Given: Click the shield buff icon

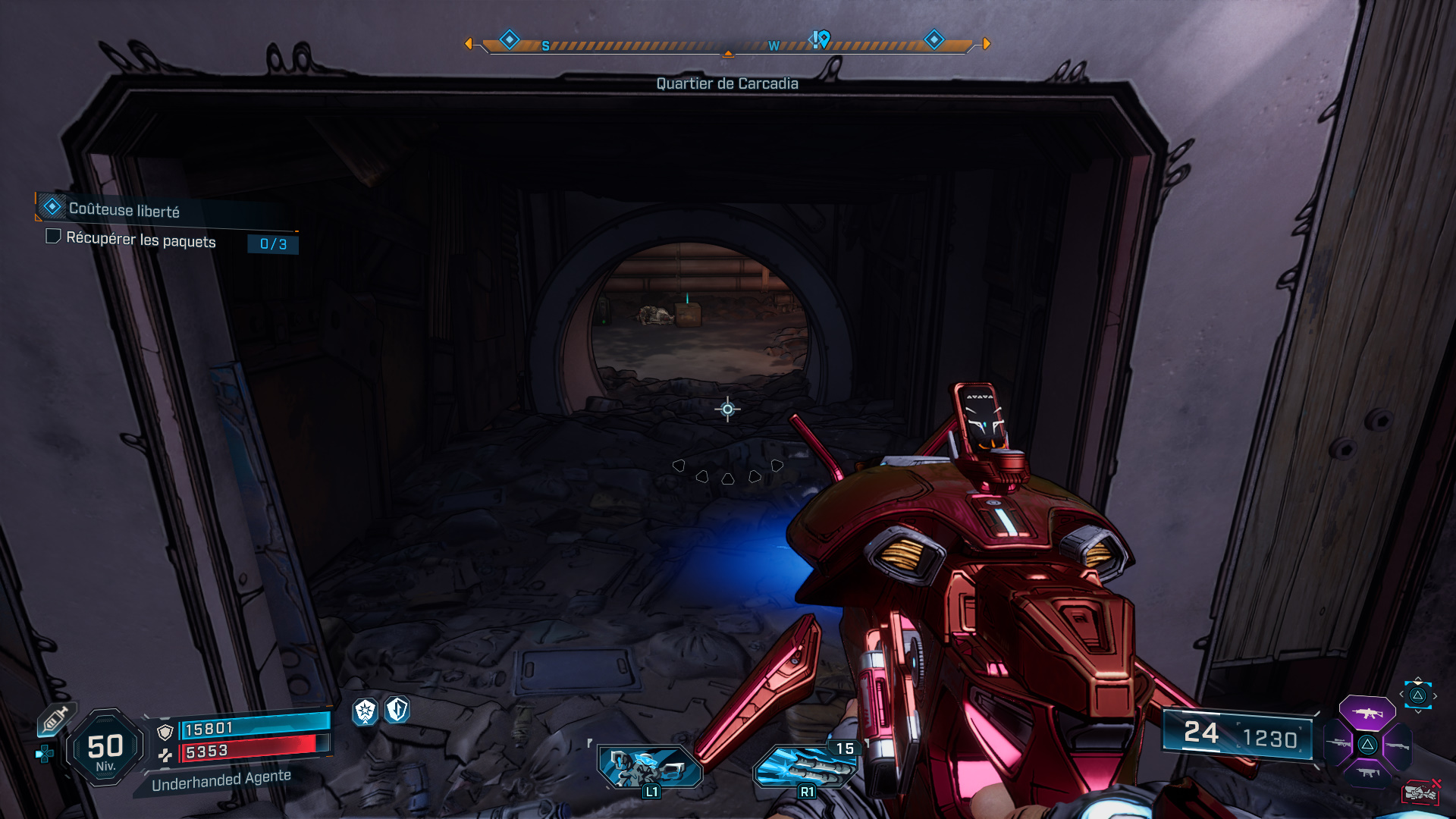Looking at the screenshot, I should pos(397,711).
